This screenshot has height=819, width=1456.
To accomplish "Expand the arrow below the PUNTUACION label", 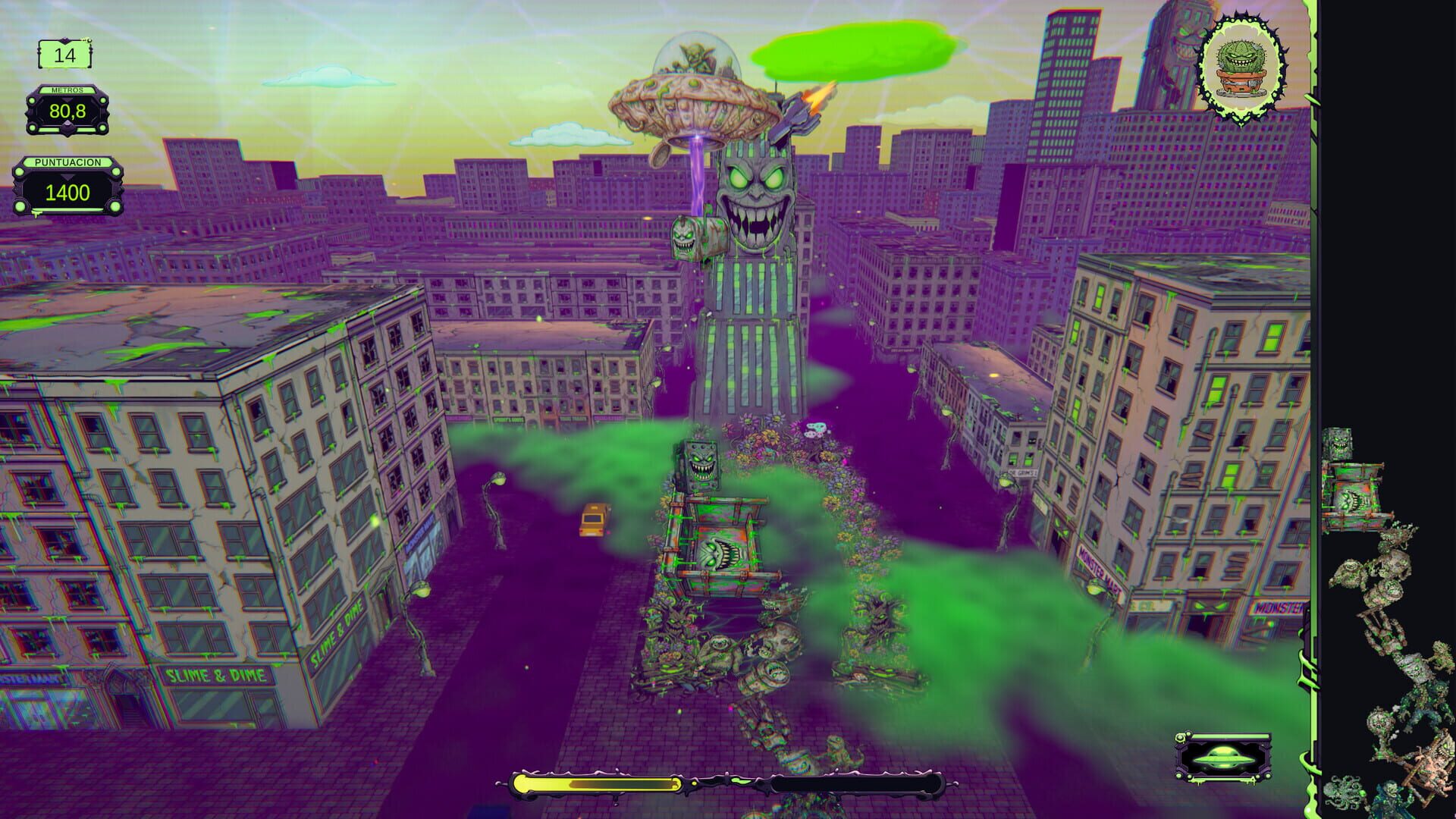I will pos(65,177).
